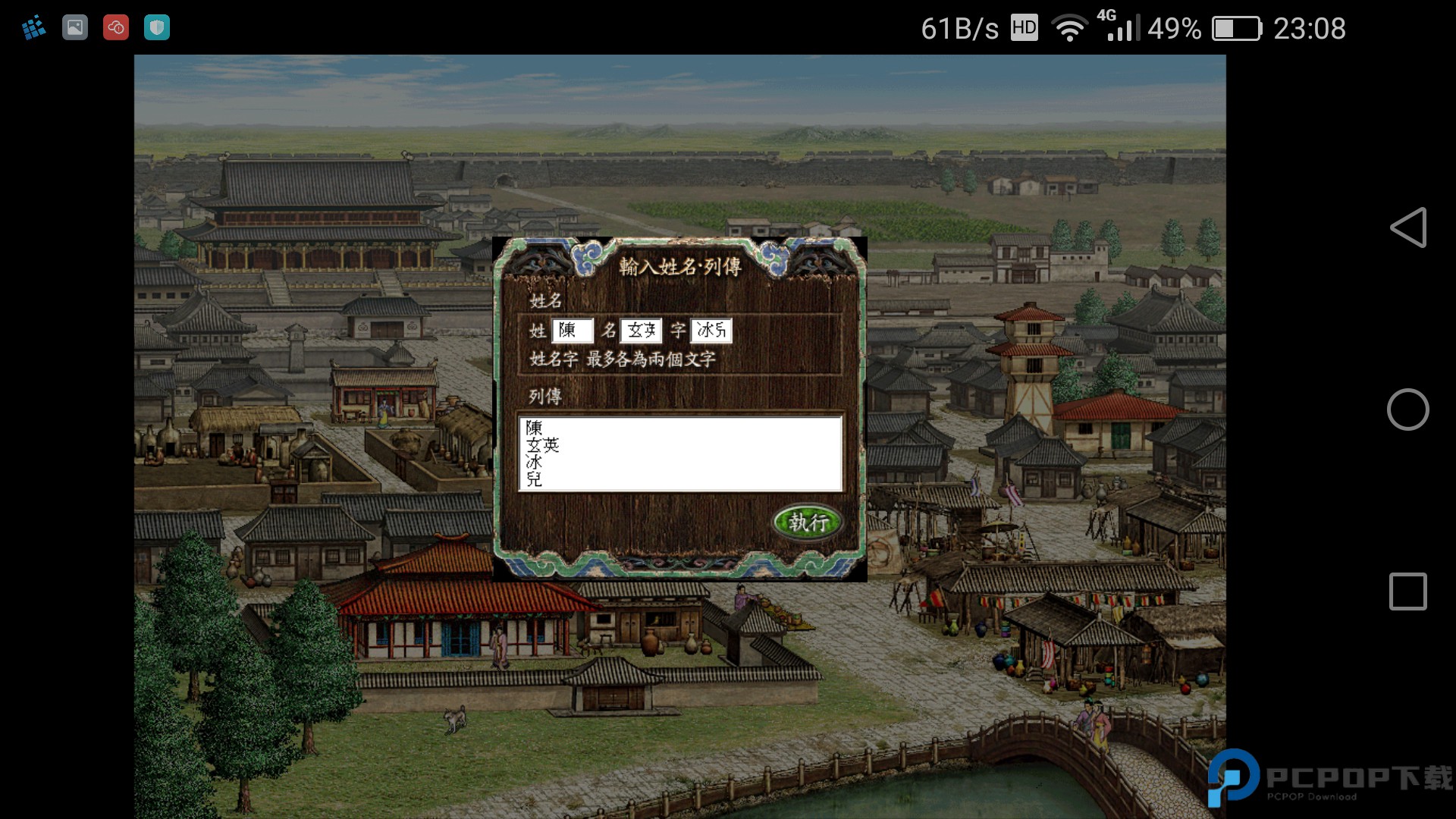
Task: Select the 列傳 biography text area
Action: [680, 453]
